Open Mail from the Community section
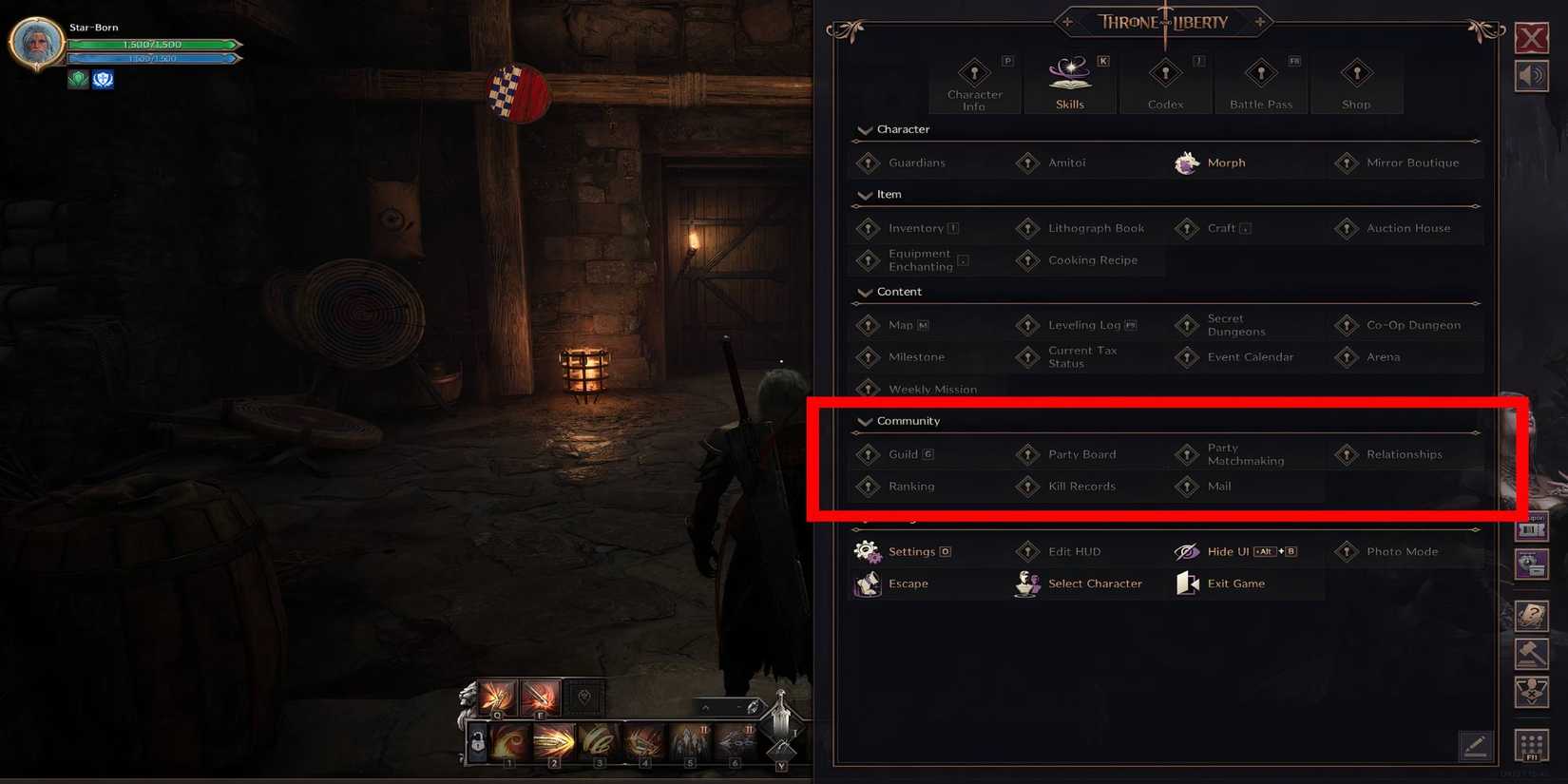Screen dimensions: 1568x784 pos(1187,487)
